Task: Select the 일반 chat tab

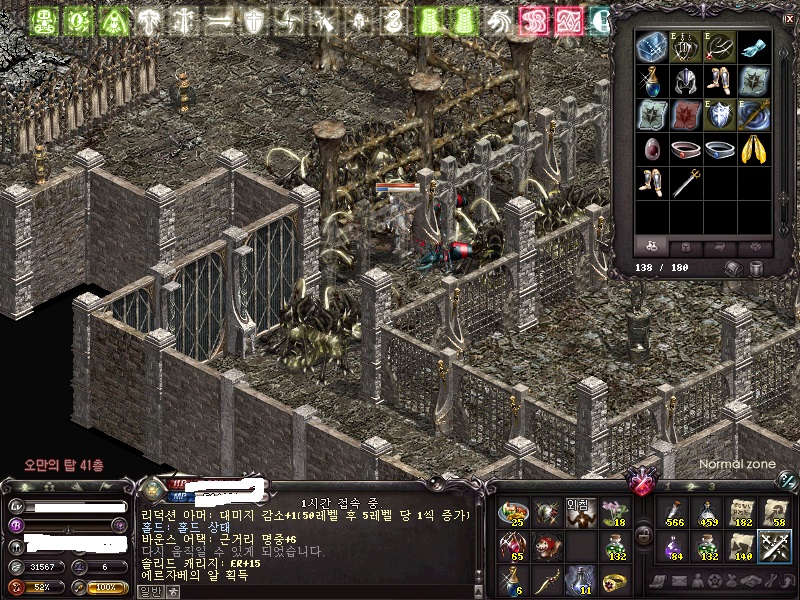Action: [146, 592]
